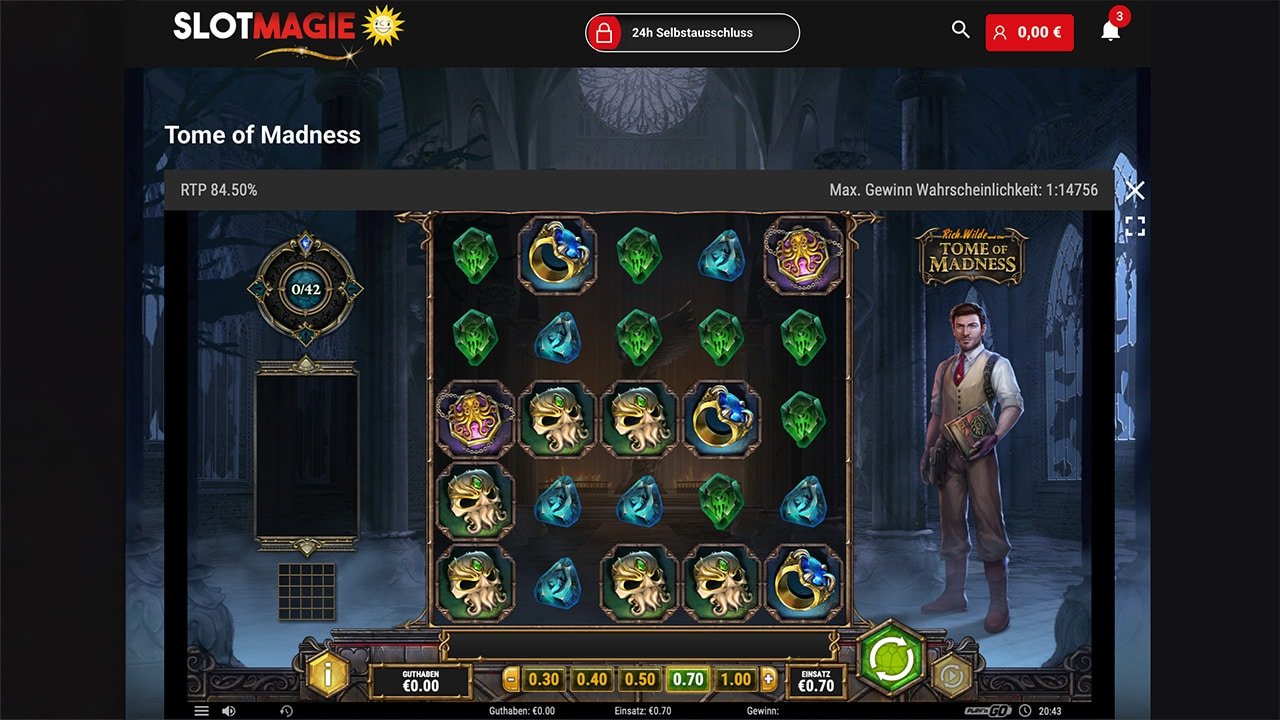Open the search magnifier icon

coord(959,31)
